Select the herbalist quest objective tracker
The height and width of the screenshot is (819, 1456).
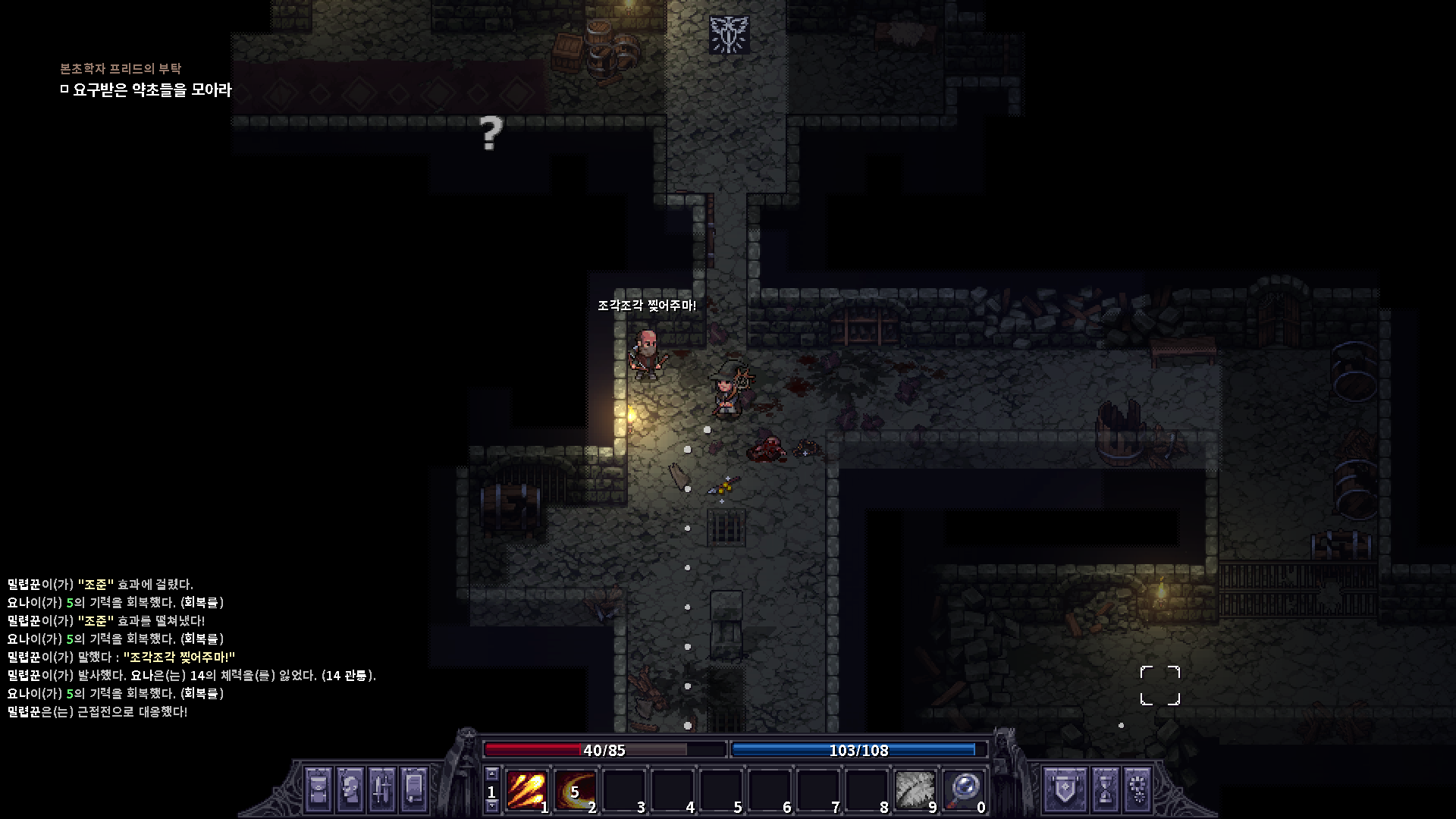coord(152,89)
